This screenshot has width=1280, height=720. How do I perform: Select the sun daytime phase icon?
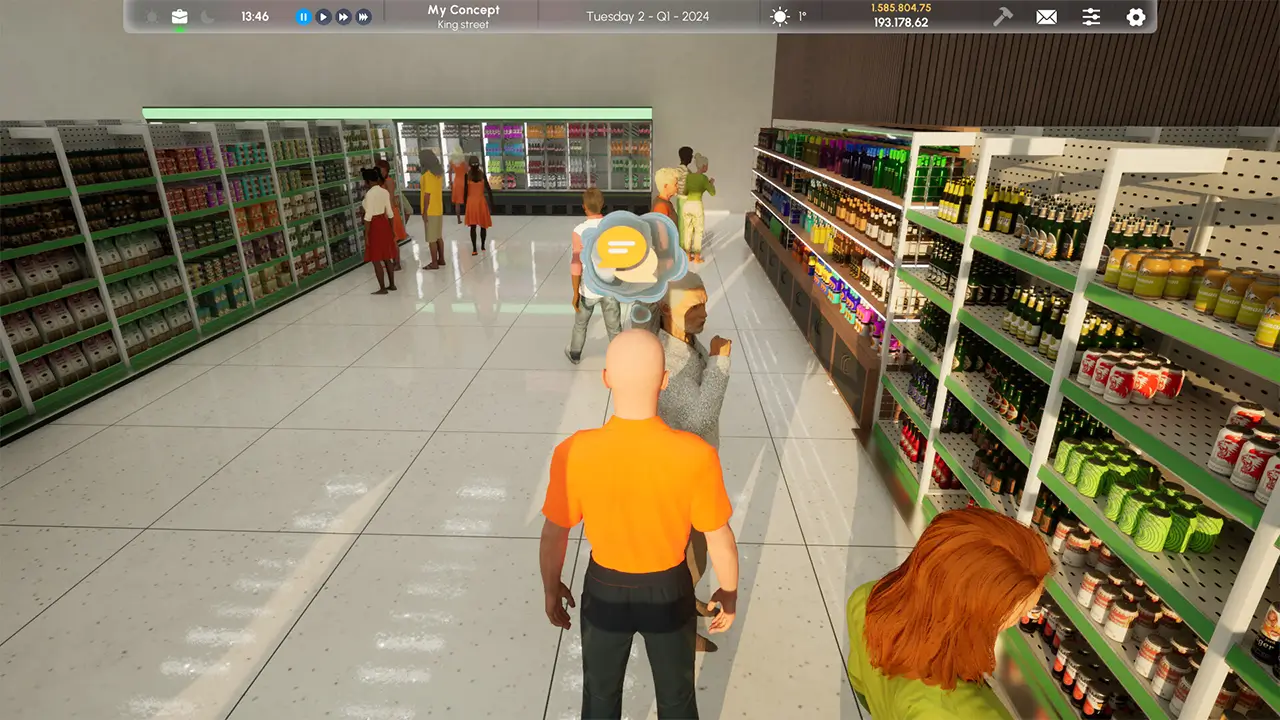pos(151,16)
